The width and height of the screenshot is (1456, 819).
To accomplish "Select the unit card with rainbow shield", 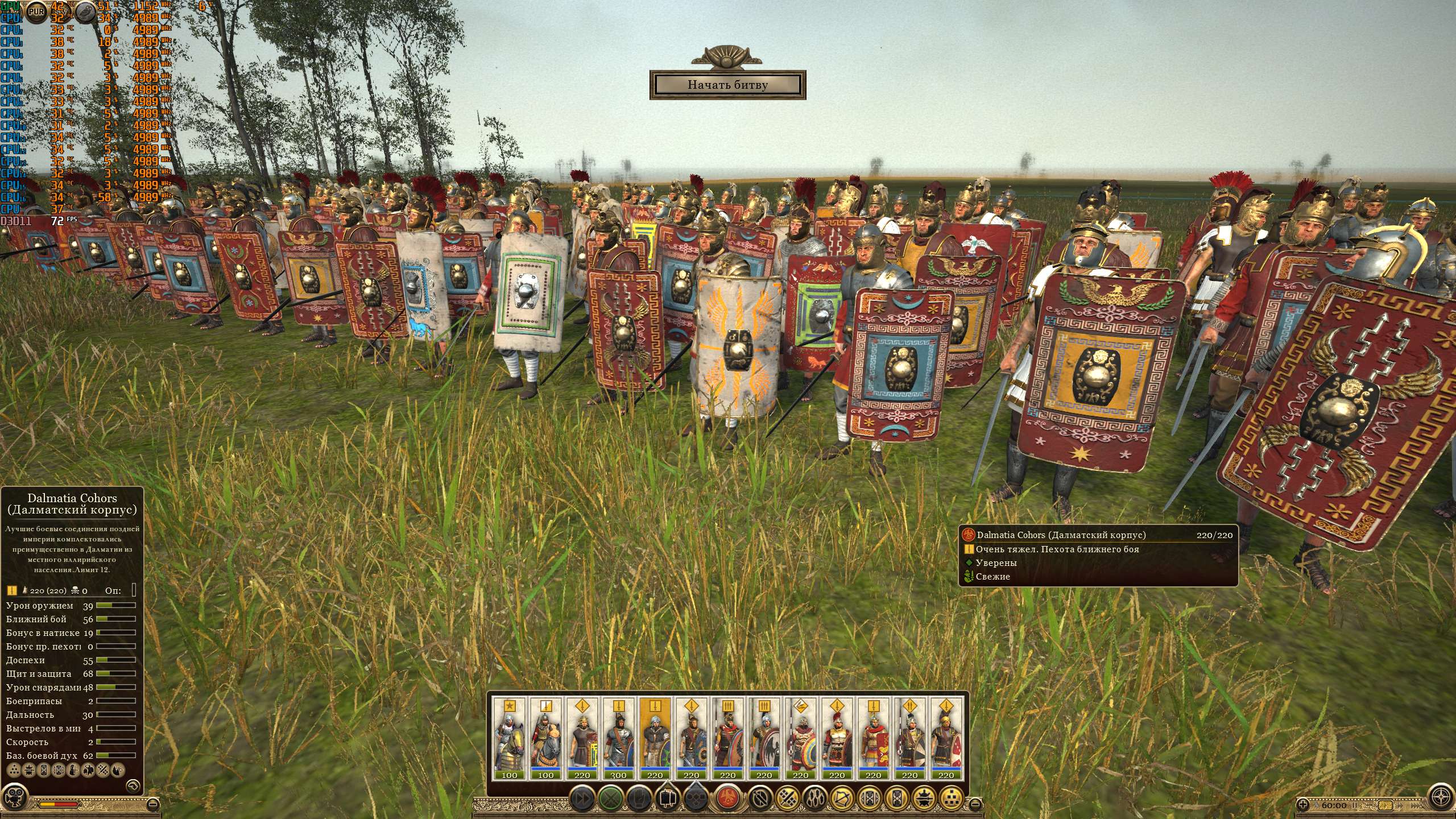I will 800,738.
